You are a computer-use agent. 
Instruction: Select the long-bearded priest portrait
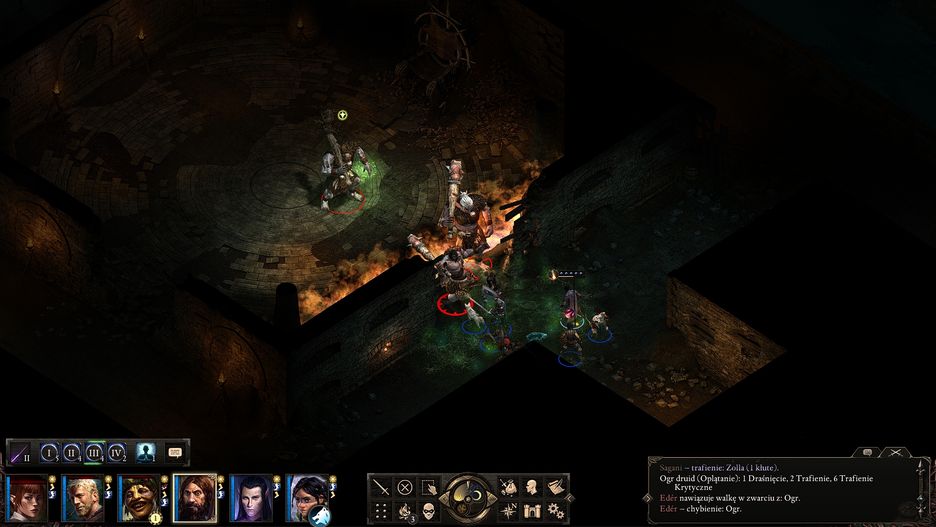(x=194, y=497)
